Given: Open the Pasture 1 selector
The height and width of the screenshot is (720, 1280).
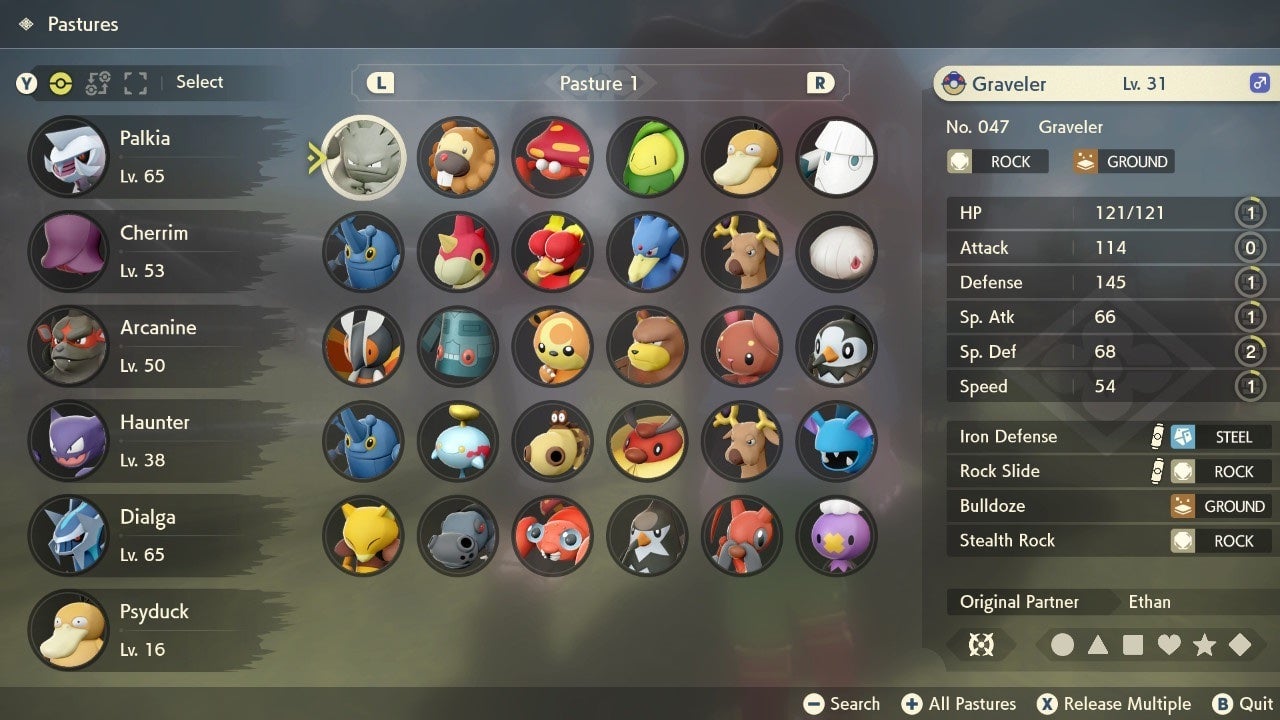Looking at the screenshot, I should 598,83.
